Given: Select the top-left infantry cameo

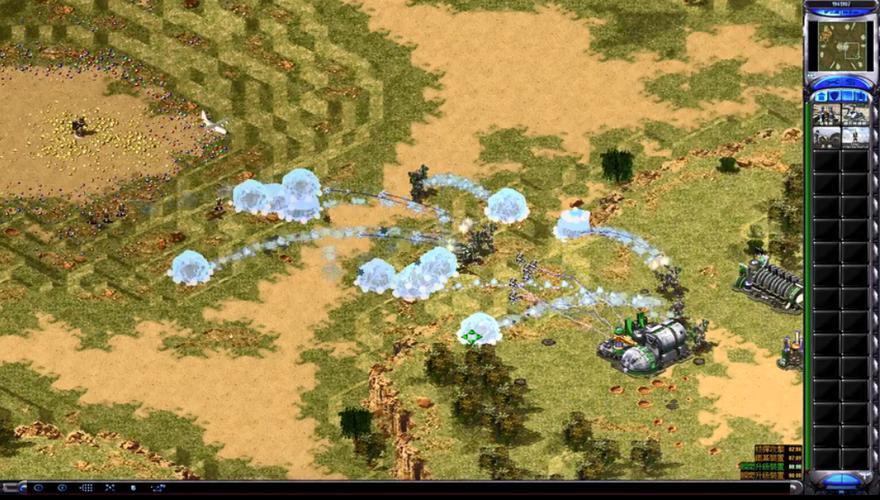Looking at the screenshot, I should coord(826,114).
